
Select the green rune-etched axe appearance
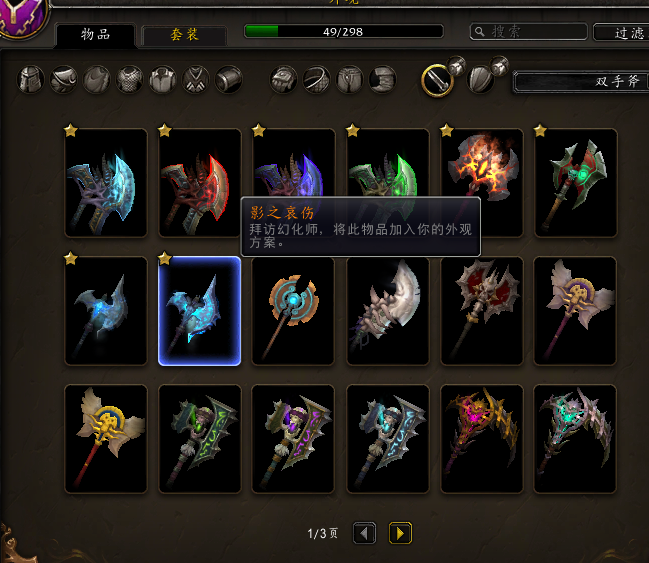pyautogui.click(x=200, y=439)
